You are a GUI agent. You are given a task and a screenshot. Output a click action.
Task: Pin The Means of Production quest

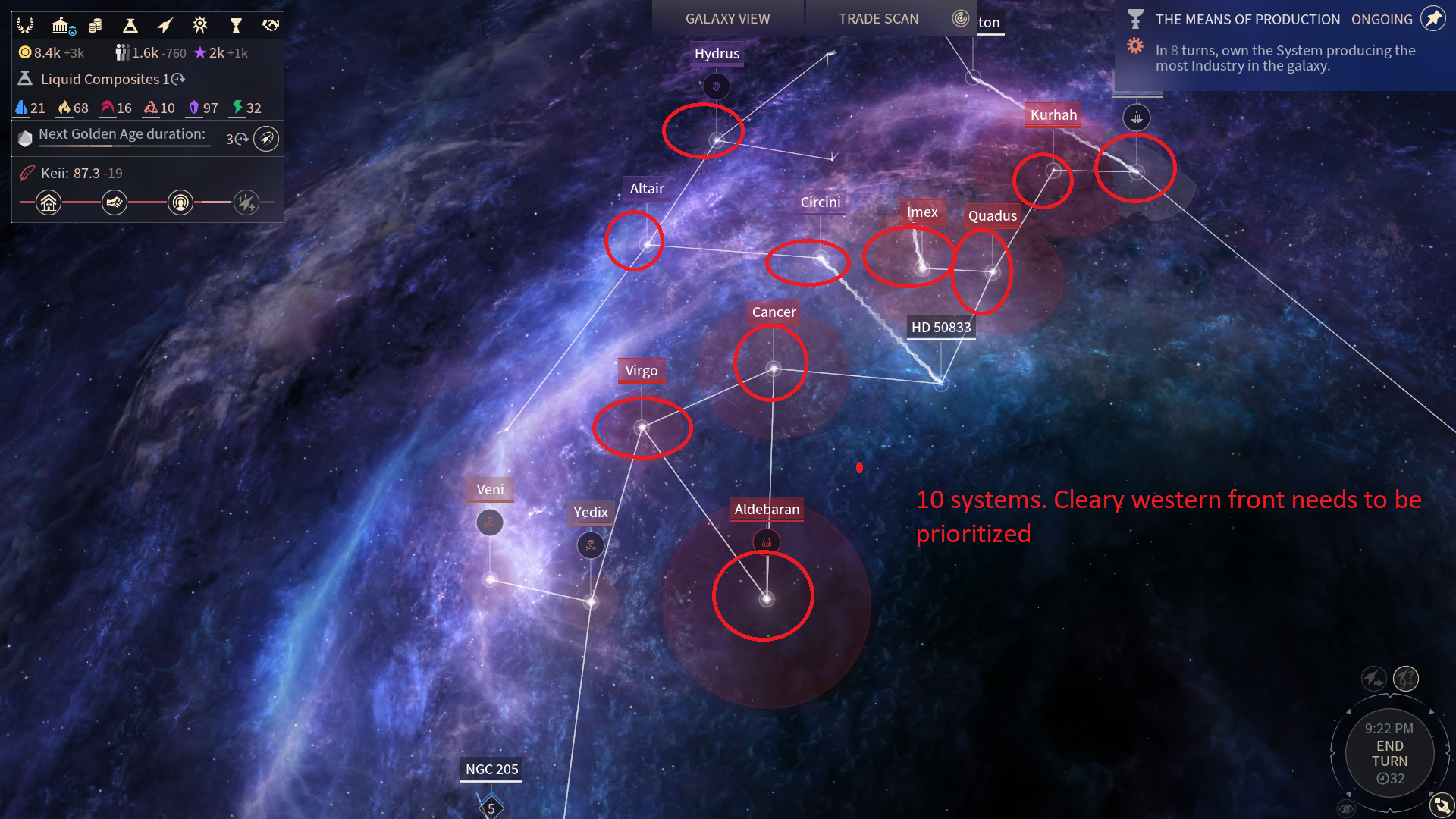(1432, 19)
